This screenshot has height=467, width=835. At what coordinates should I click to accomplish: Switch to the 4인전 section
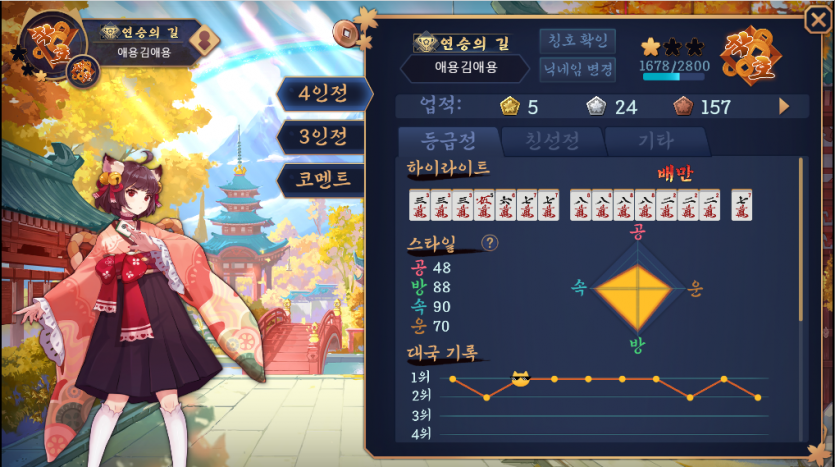(x=322, y=94)
